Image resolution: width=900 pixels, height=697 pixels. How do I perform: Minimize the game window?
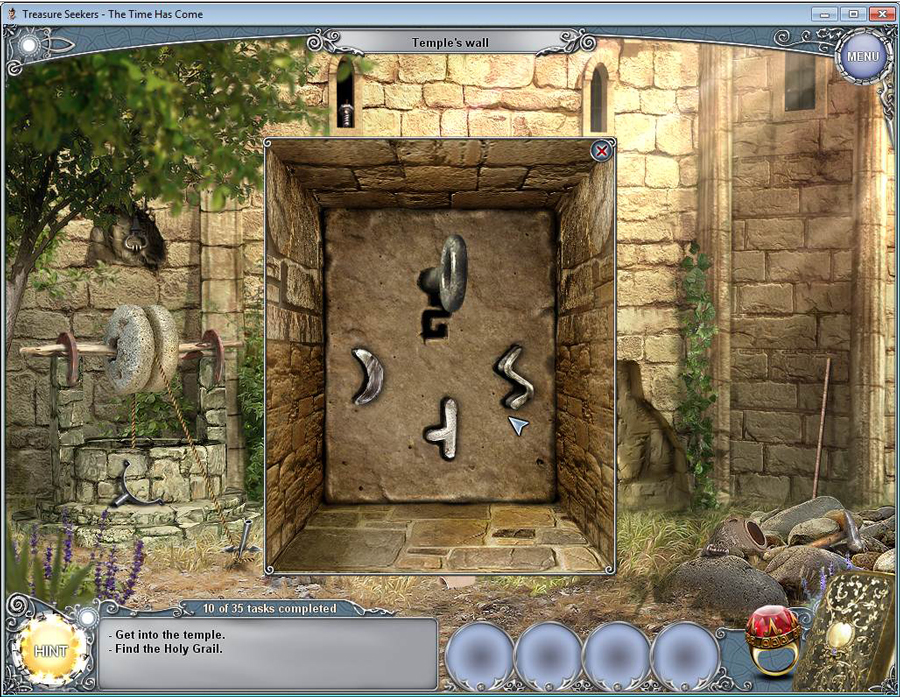[x=824, y=14]
